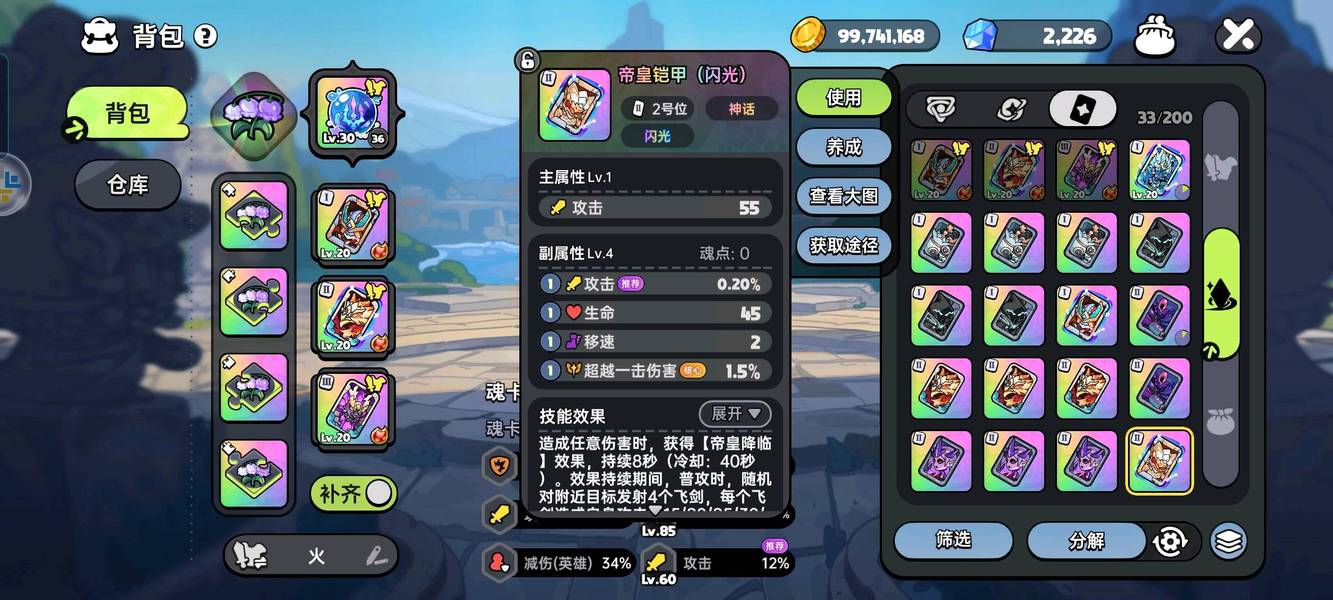Expand the 技能效果 description with 展开
Image resolution: width=1333 pixels, height=600 pixels.
(x=735, y=413)
